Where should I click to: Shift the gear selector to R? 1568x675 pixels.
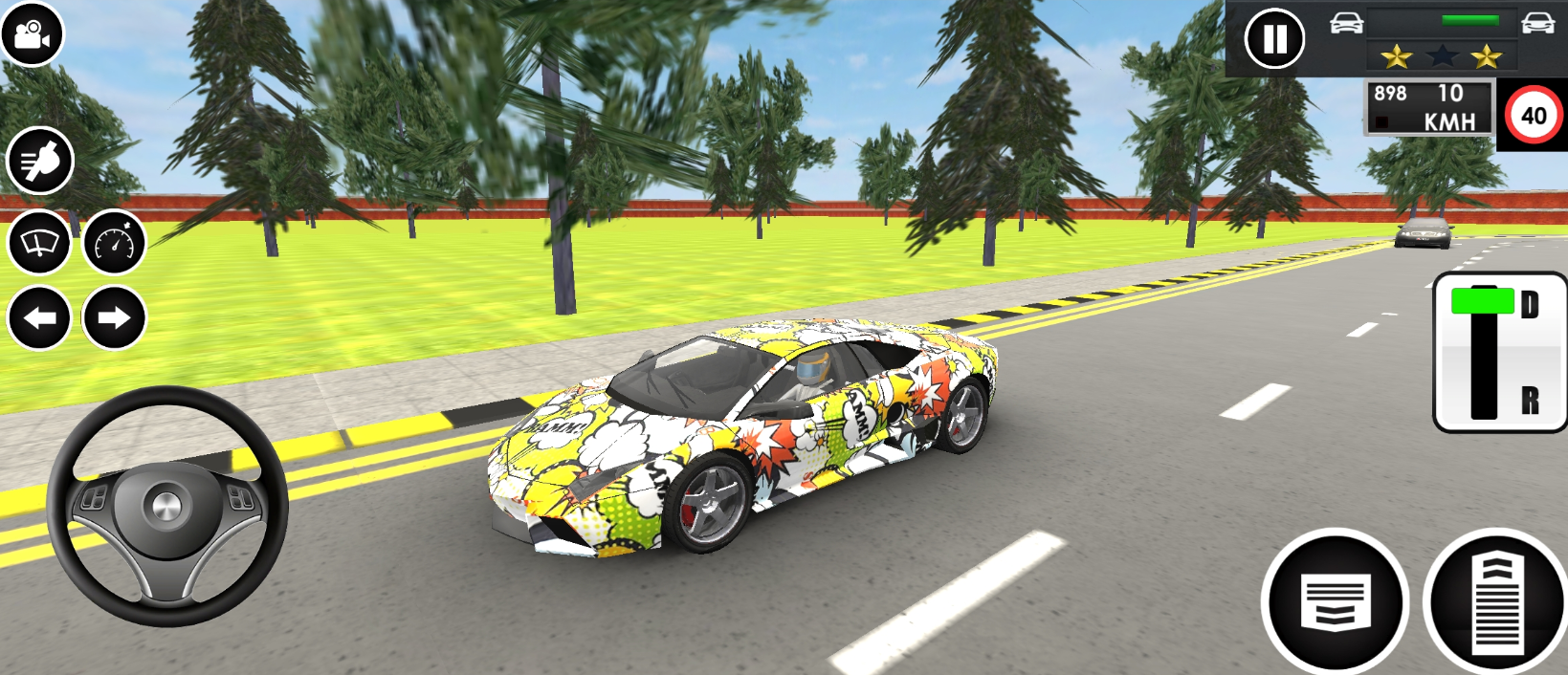point(1529,400)
